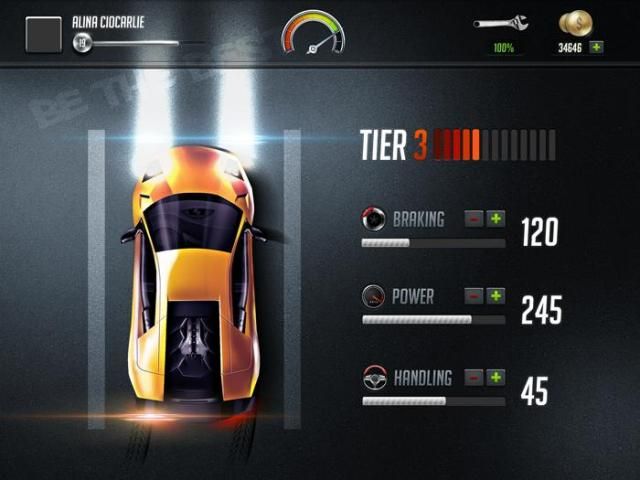Increase the Handling stat with plus
The image size is (640, 480).
(x=496, y=377)
